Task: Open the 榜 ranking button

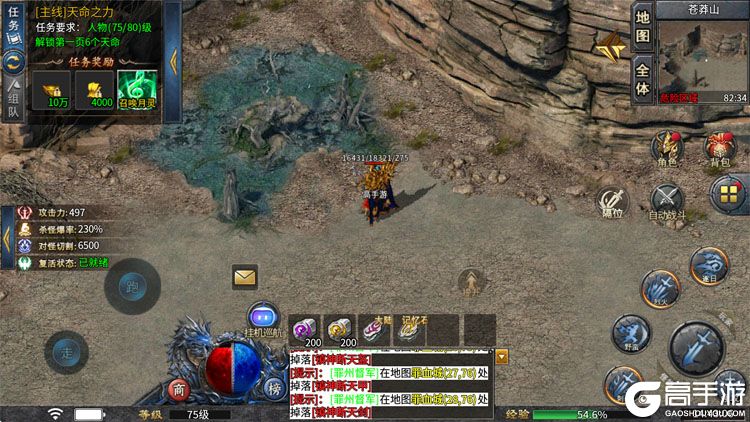Action: click(x=274, y=389)
